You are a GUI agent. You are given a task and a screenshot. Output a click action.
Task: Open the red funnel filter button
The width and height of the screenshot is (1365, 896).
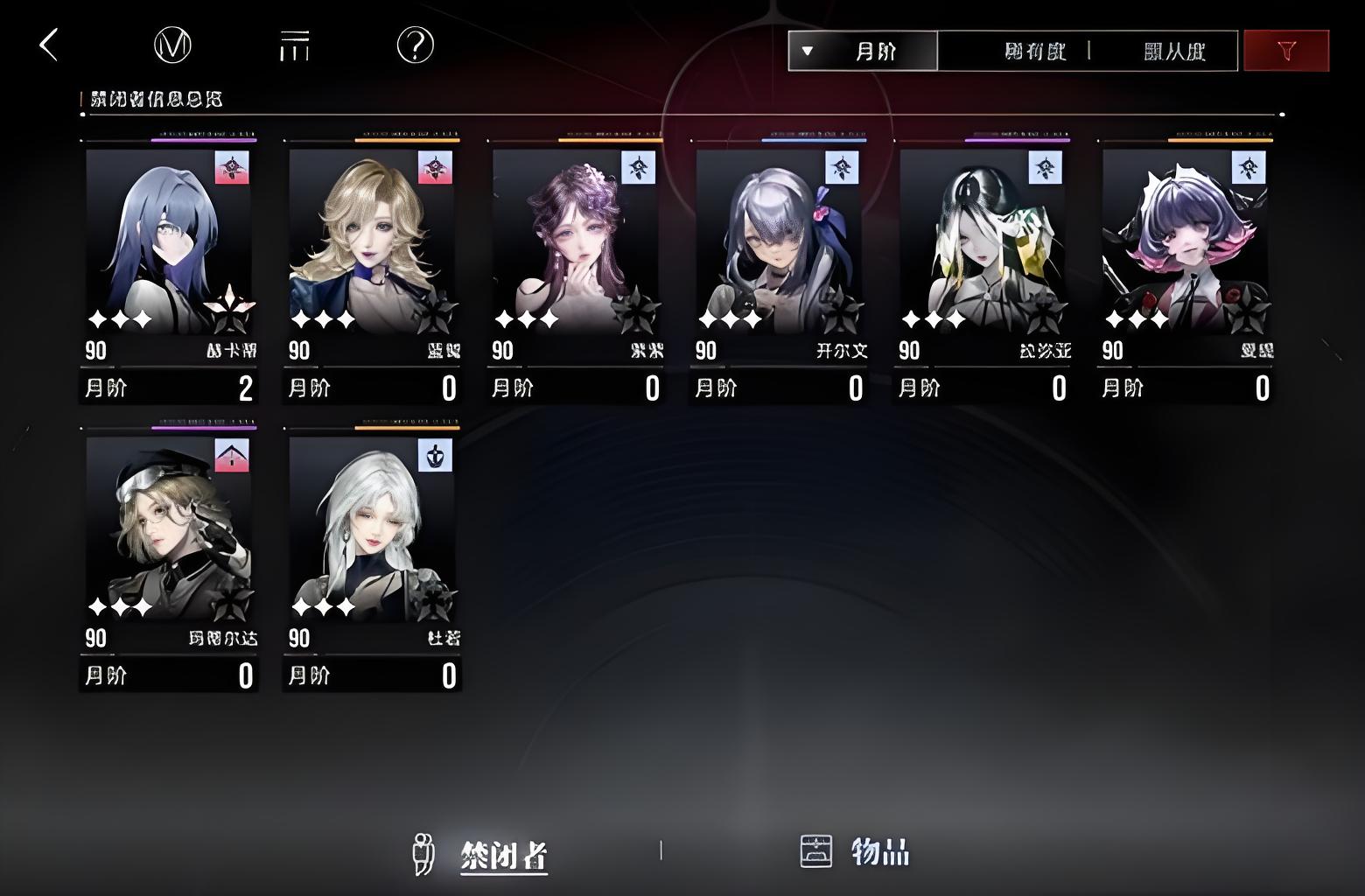(1285, 52)
